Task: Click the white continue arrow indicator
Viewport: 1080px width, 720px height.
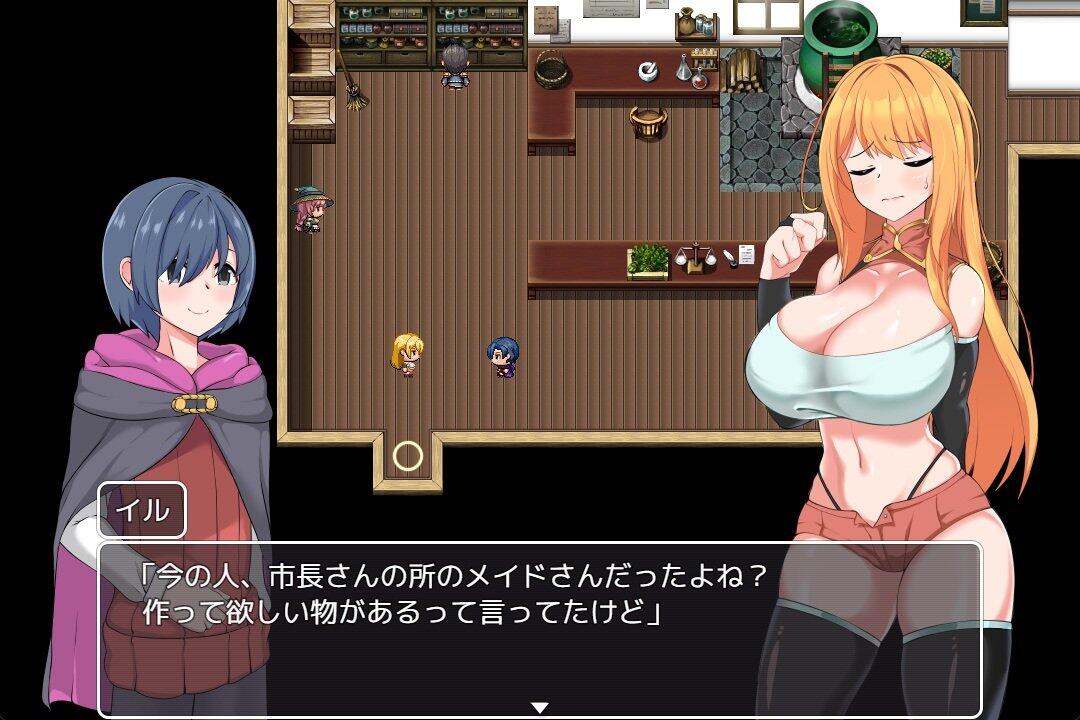Action: [540, 708]
